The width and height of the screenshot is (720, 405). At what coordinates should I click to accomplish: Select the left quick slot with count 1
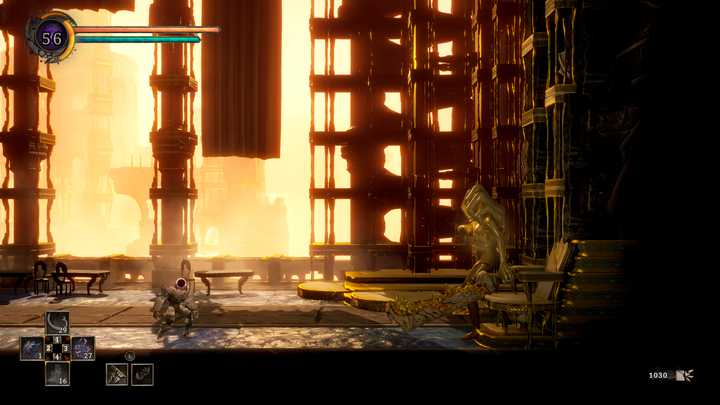point(31,348)
